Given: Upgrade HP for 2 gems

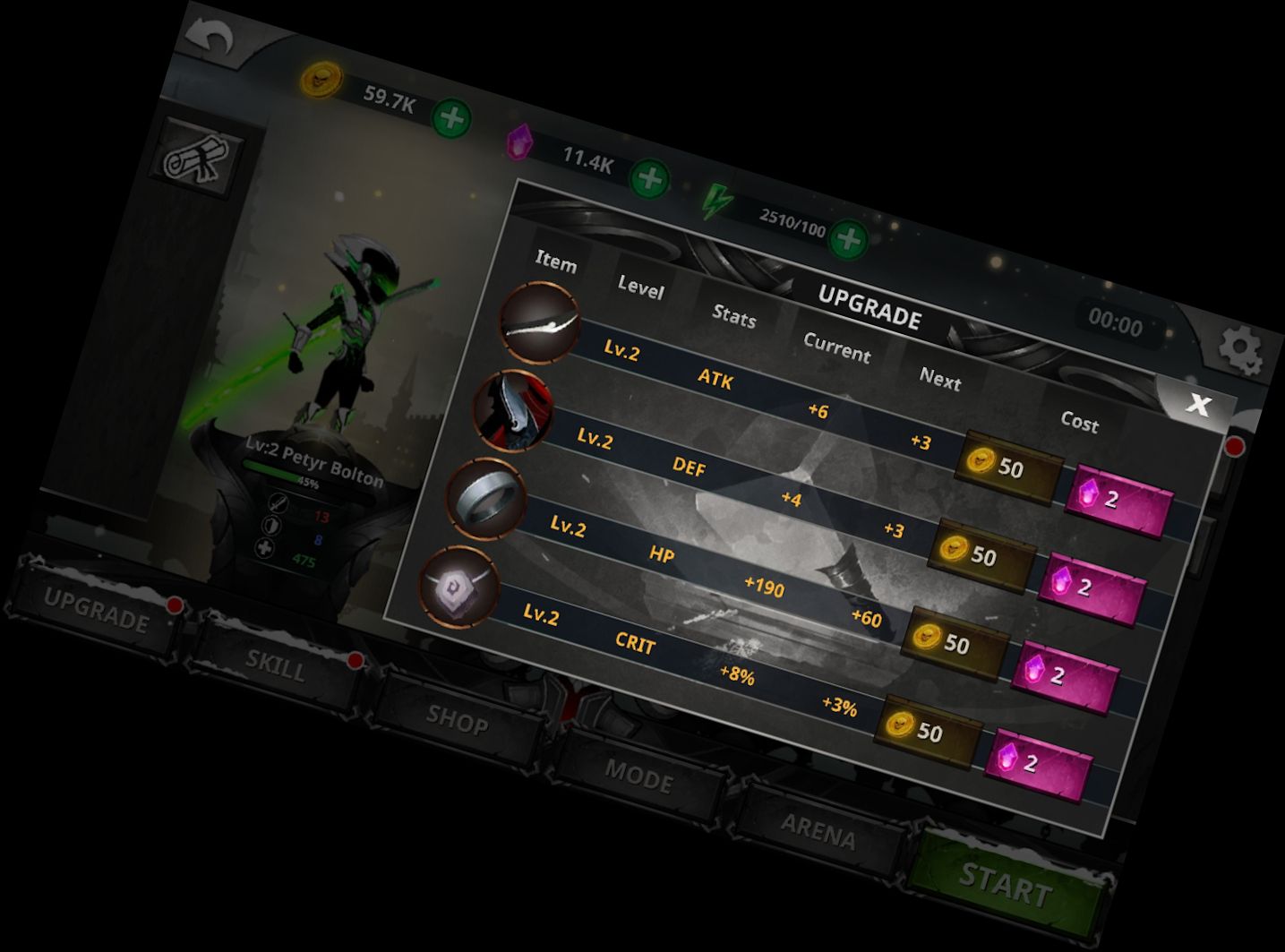Looking at the screenshot, I should (1065, 675).
